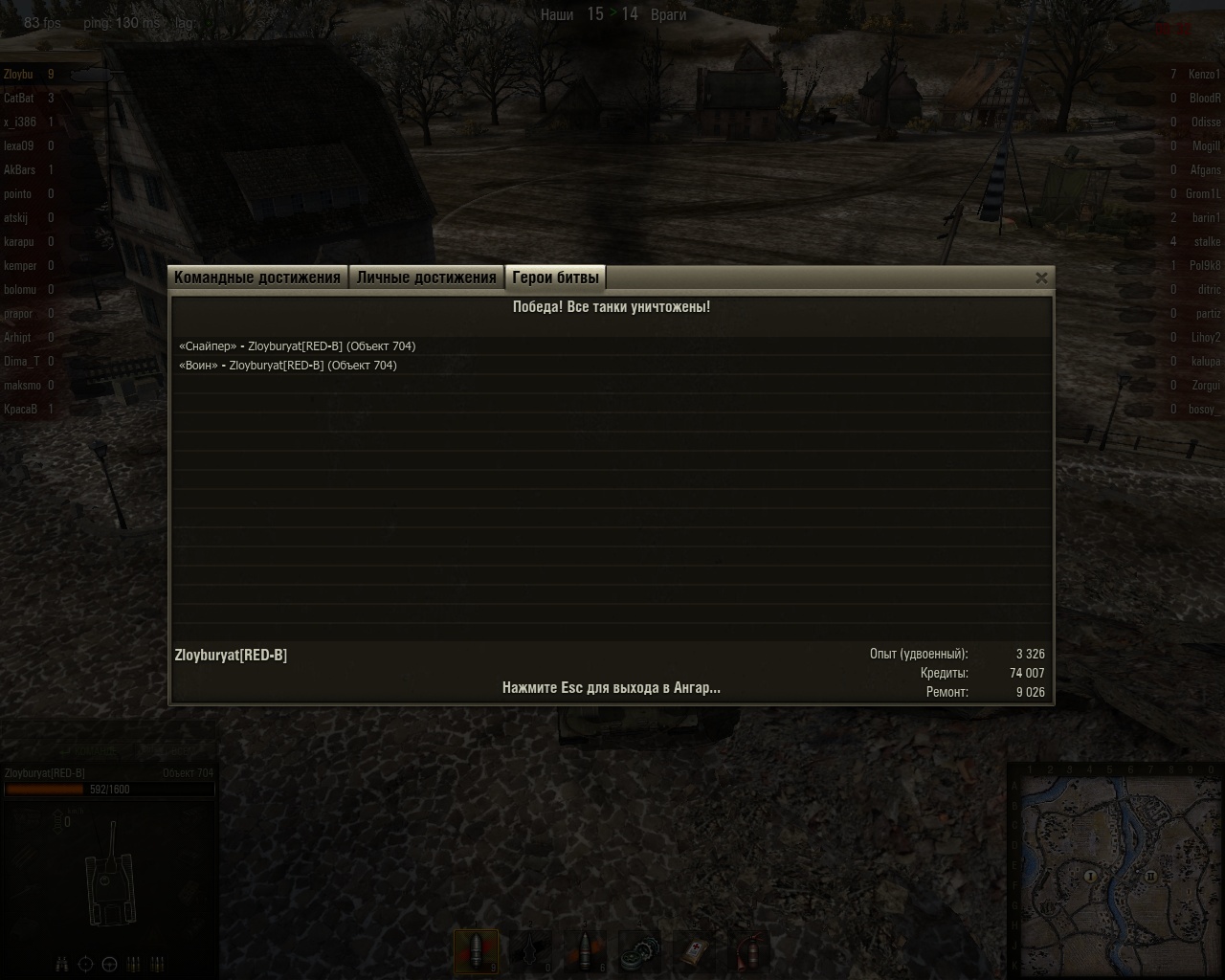Select the Герои битвы tab
The height and width of the screenshot is (980, 1225).
(555, 278)
